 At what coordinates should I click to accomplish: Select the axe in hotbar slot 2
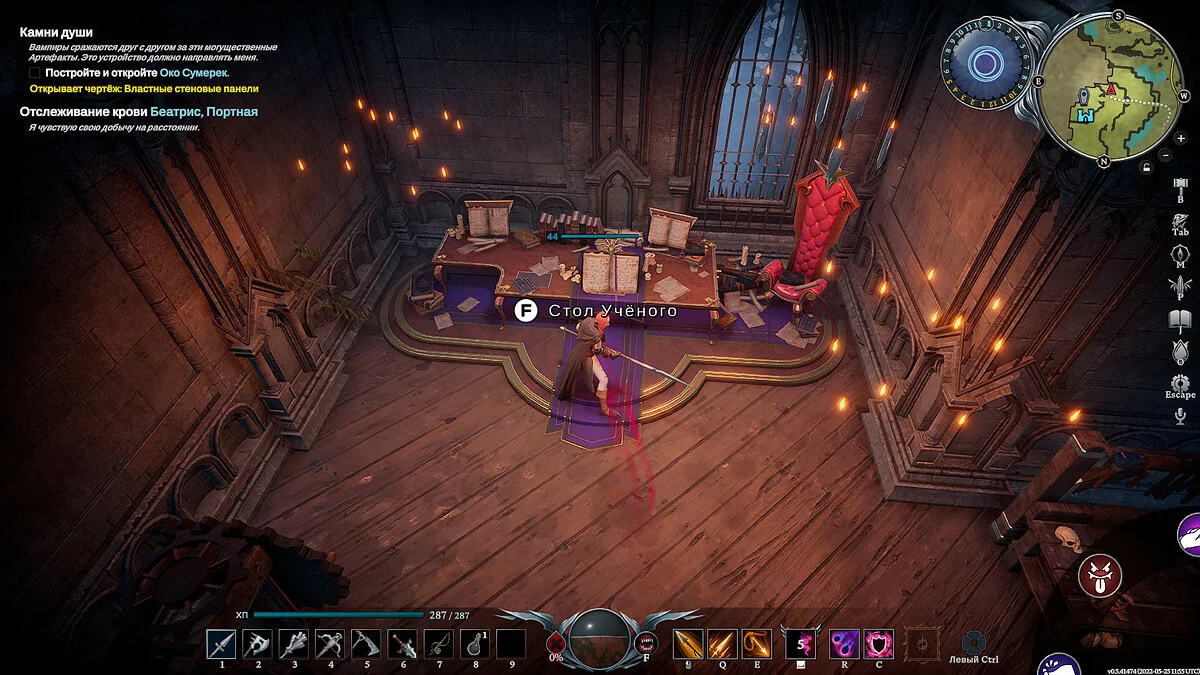pyautogui.click(x=258, y=644)
